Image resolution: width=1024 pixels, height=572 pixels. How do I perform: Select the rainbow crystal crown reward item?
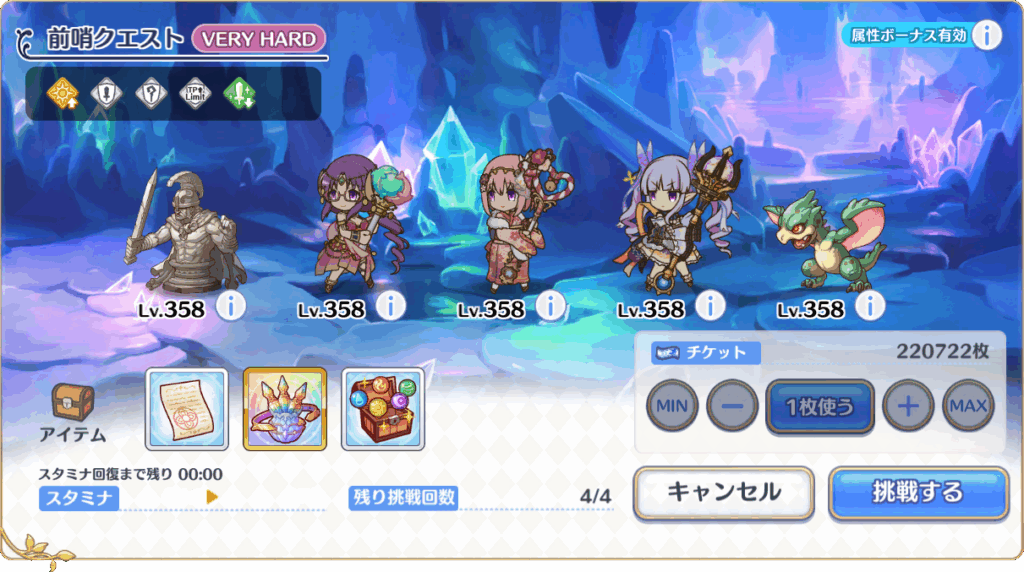click(x=285, y=408)
